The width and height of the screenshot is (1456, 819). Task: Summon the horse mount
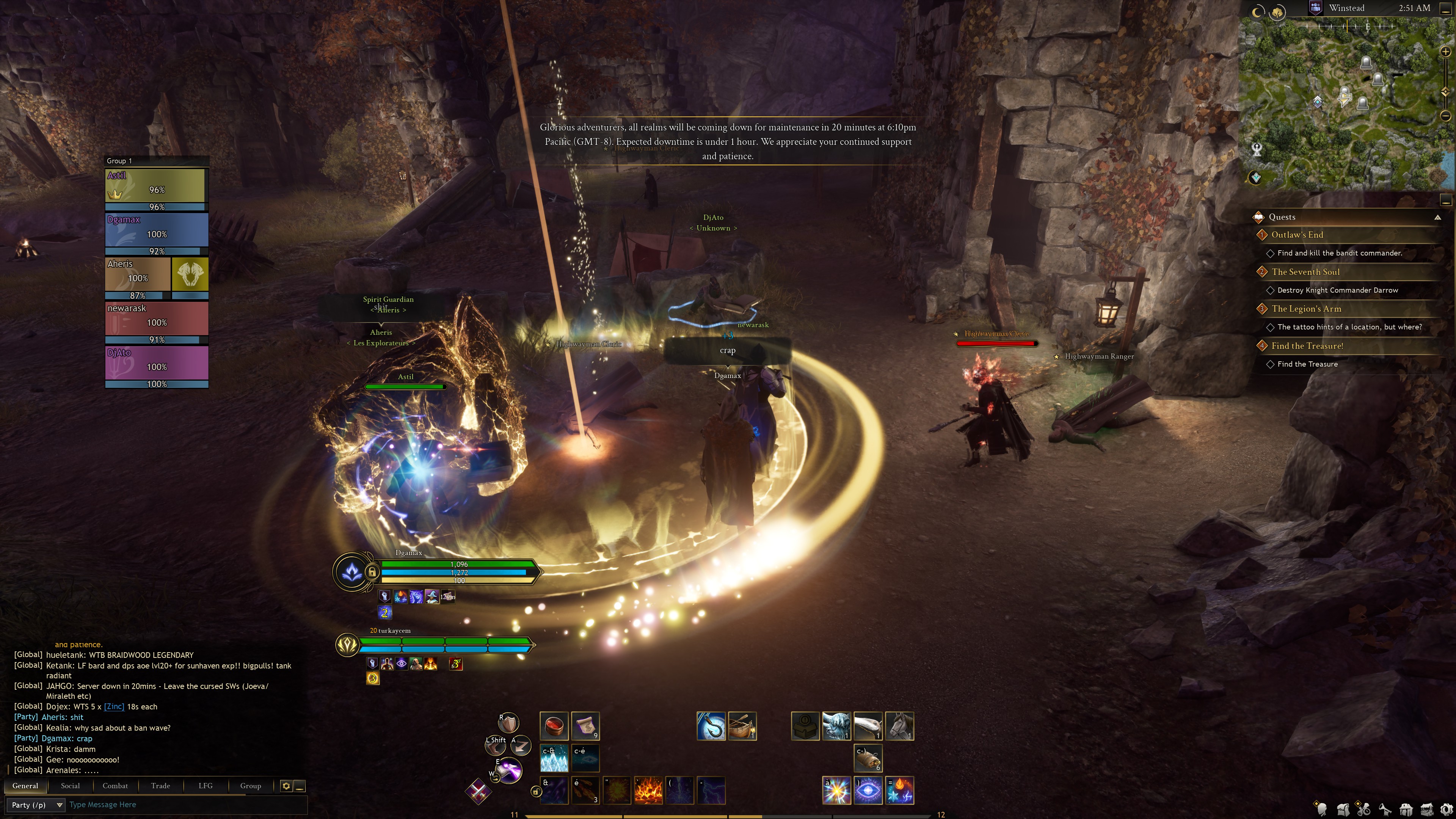pos(899,726)
